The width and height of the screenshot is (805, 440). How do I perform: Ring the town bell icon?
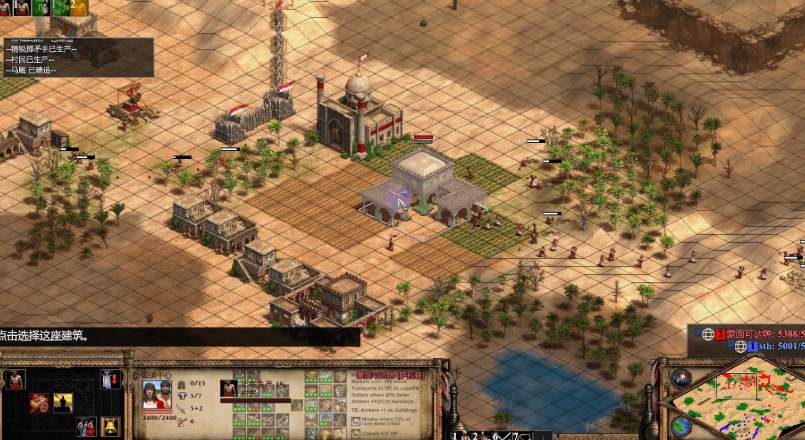coord(110,427)
